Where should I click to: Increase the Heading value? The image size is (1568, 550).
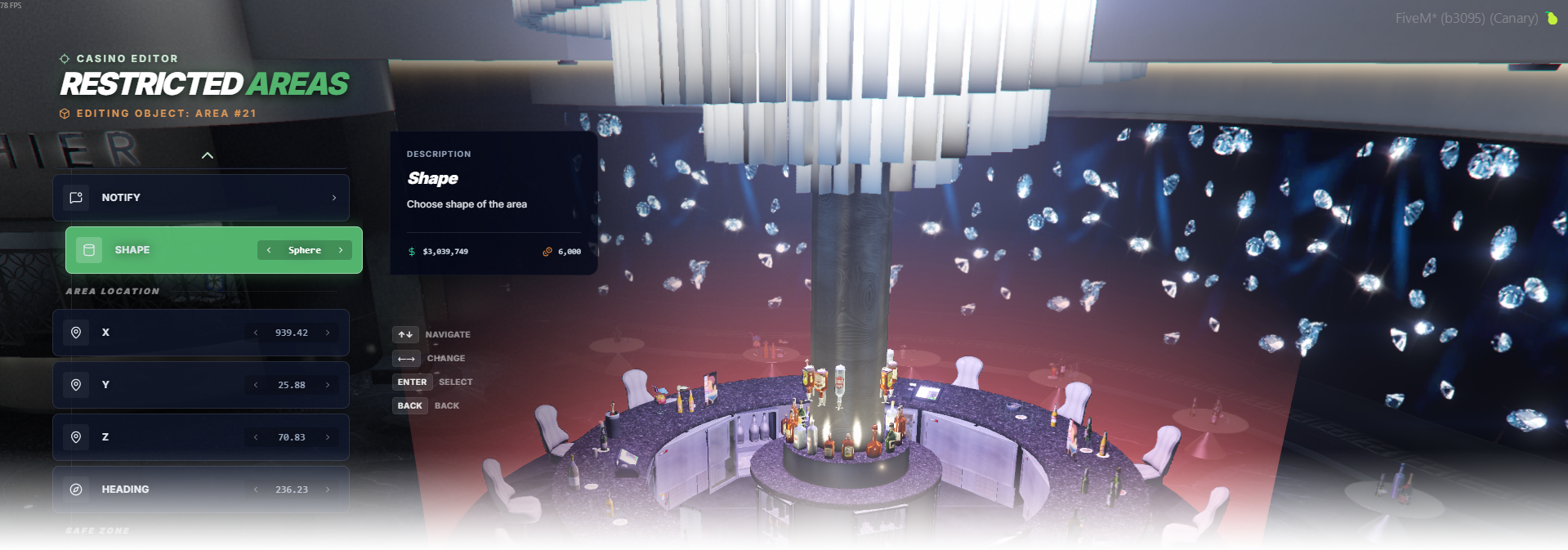click(x=328, y=490)
